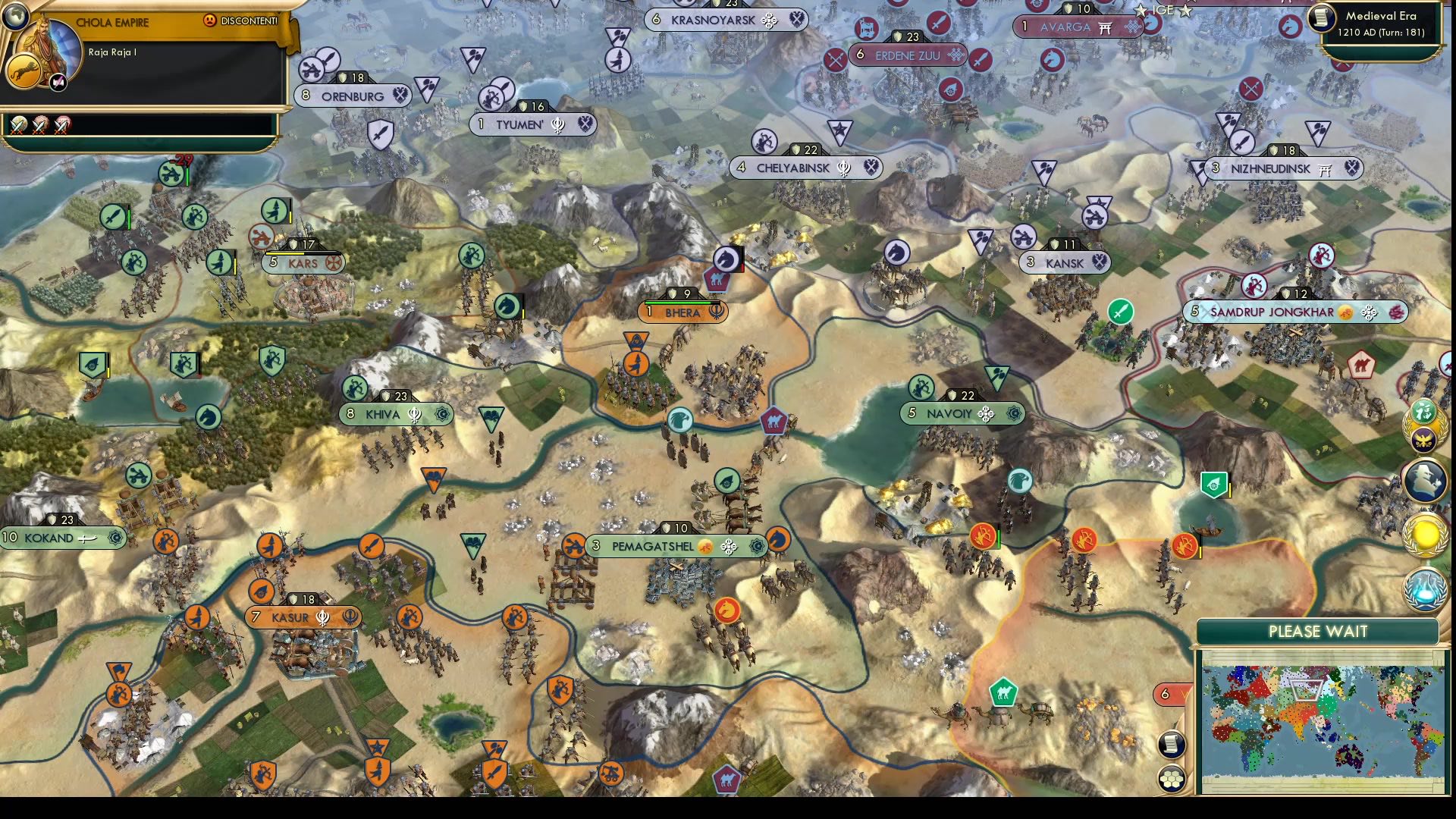Select the BHERA city banner
Viewport: 1456px width, 819px height.
682,311
